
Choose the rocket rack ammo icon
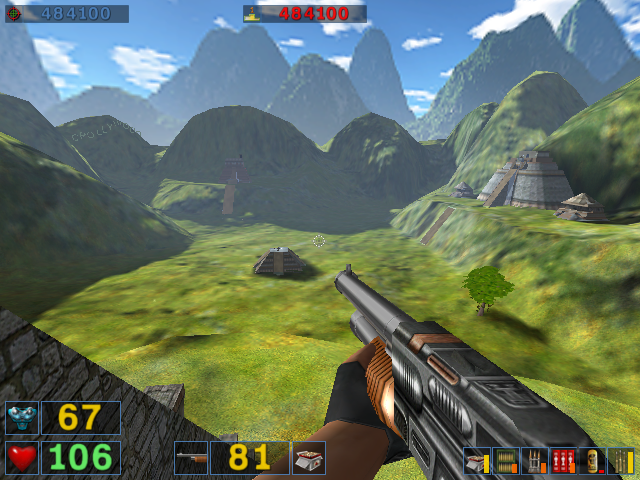click(535, 461)
